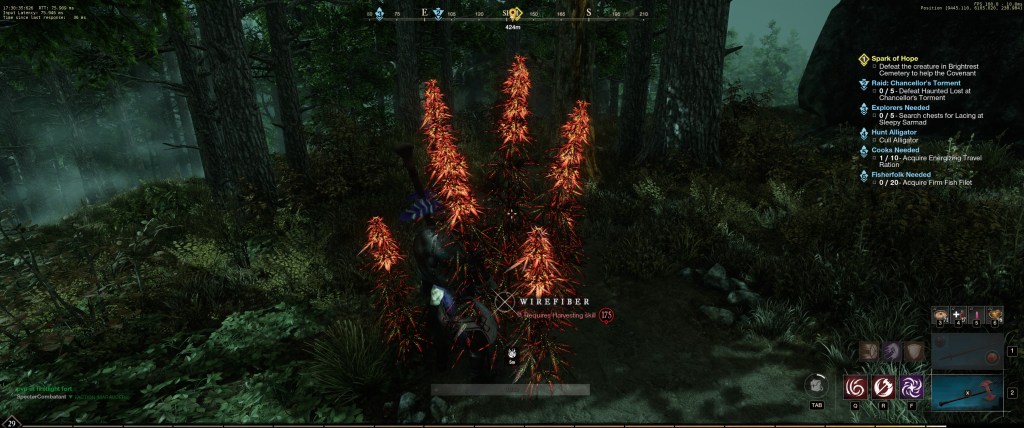1024x428 pixels.
Task: Open the Raid: Chancellor's Torment quest entry
Action: tap(914, 83)
